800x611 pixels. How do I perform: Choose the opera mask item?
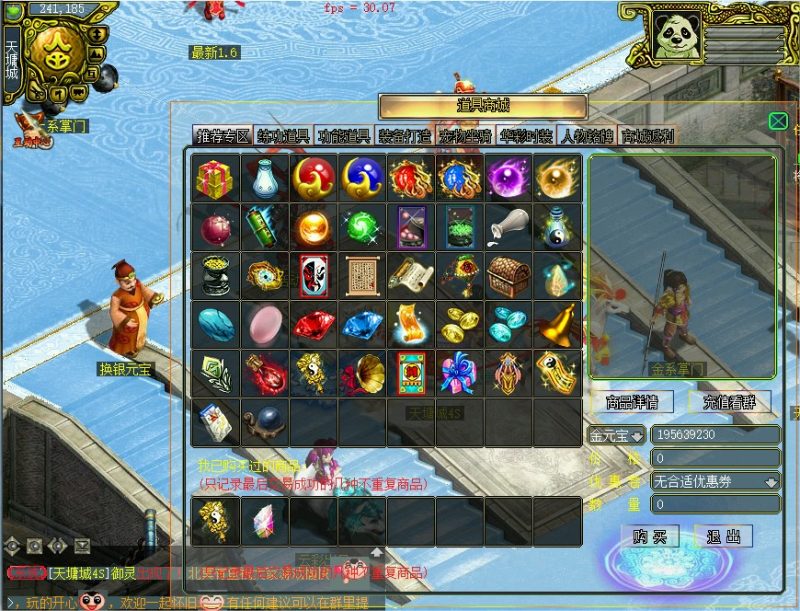pyautogui.click(x=312, y=275)
